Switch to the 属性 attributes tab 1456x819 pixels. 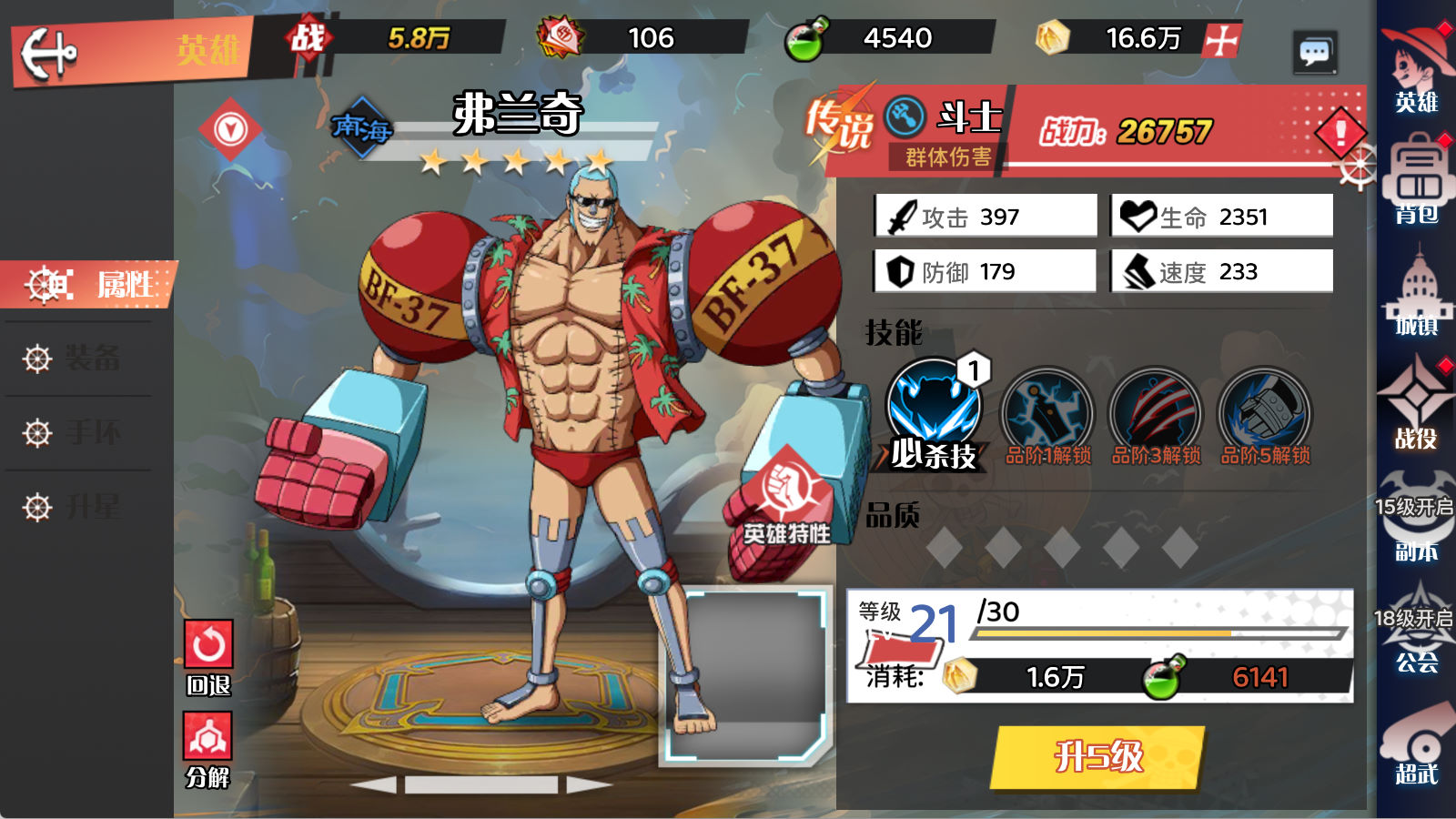pyautogui.click(x=89, y=285)
